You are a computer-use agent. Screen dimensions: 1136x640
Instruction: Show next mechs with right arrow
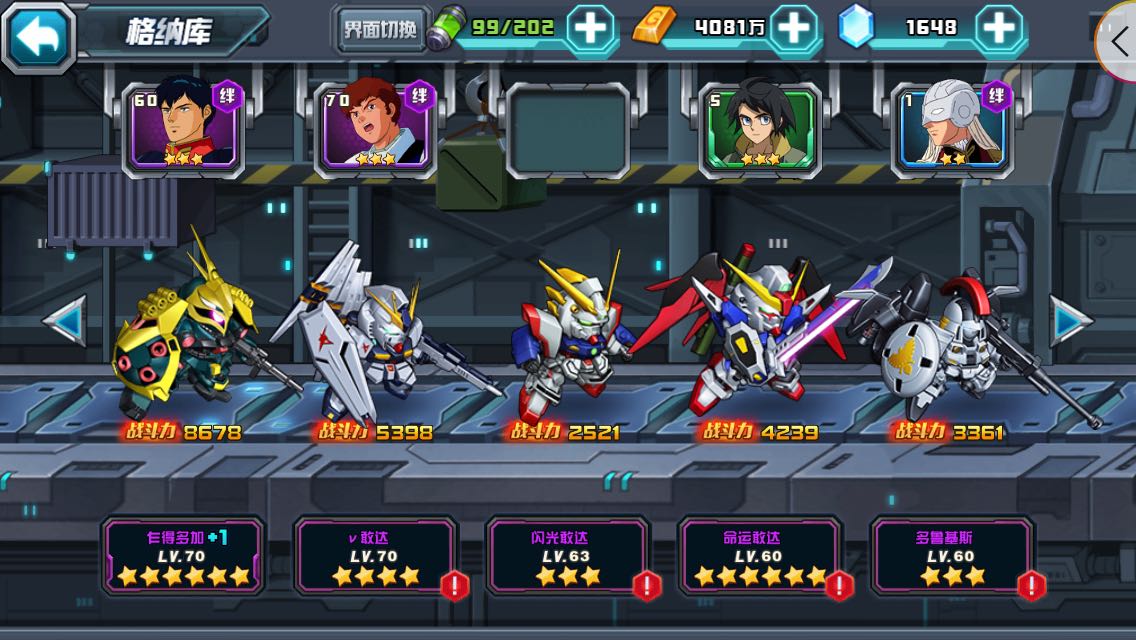click(x=1070, y=321)
